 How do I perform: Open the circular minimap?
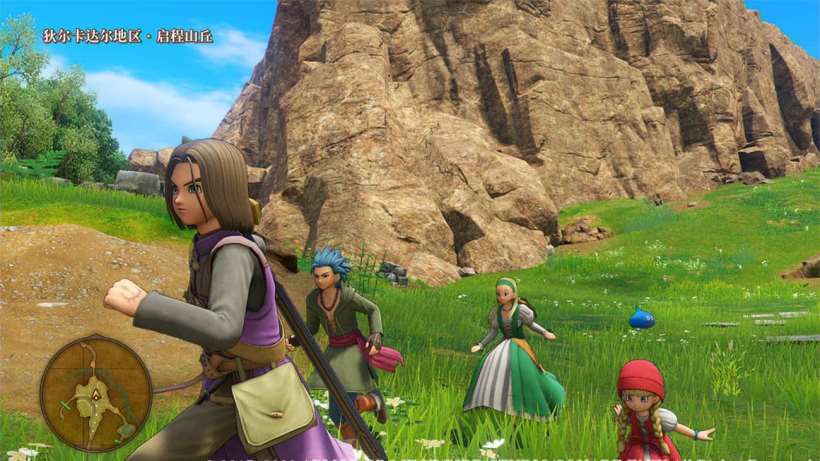(95, 392)
